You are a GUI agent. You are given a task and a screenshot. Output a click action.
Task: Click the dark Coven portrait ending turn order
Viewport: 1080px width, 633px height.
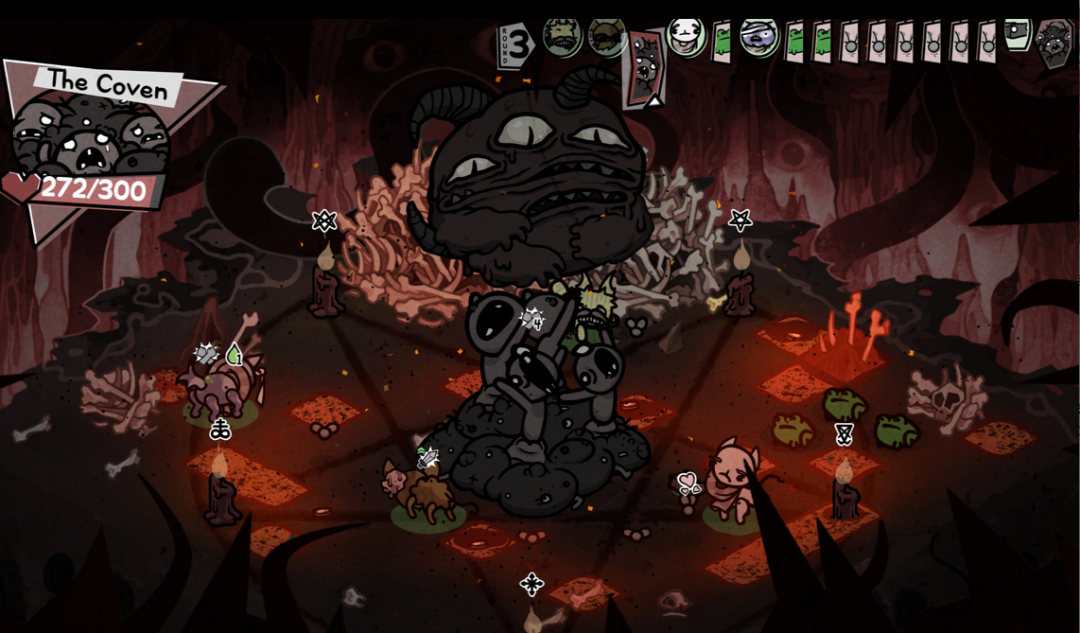coord(1054,44)
